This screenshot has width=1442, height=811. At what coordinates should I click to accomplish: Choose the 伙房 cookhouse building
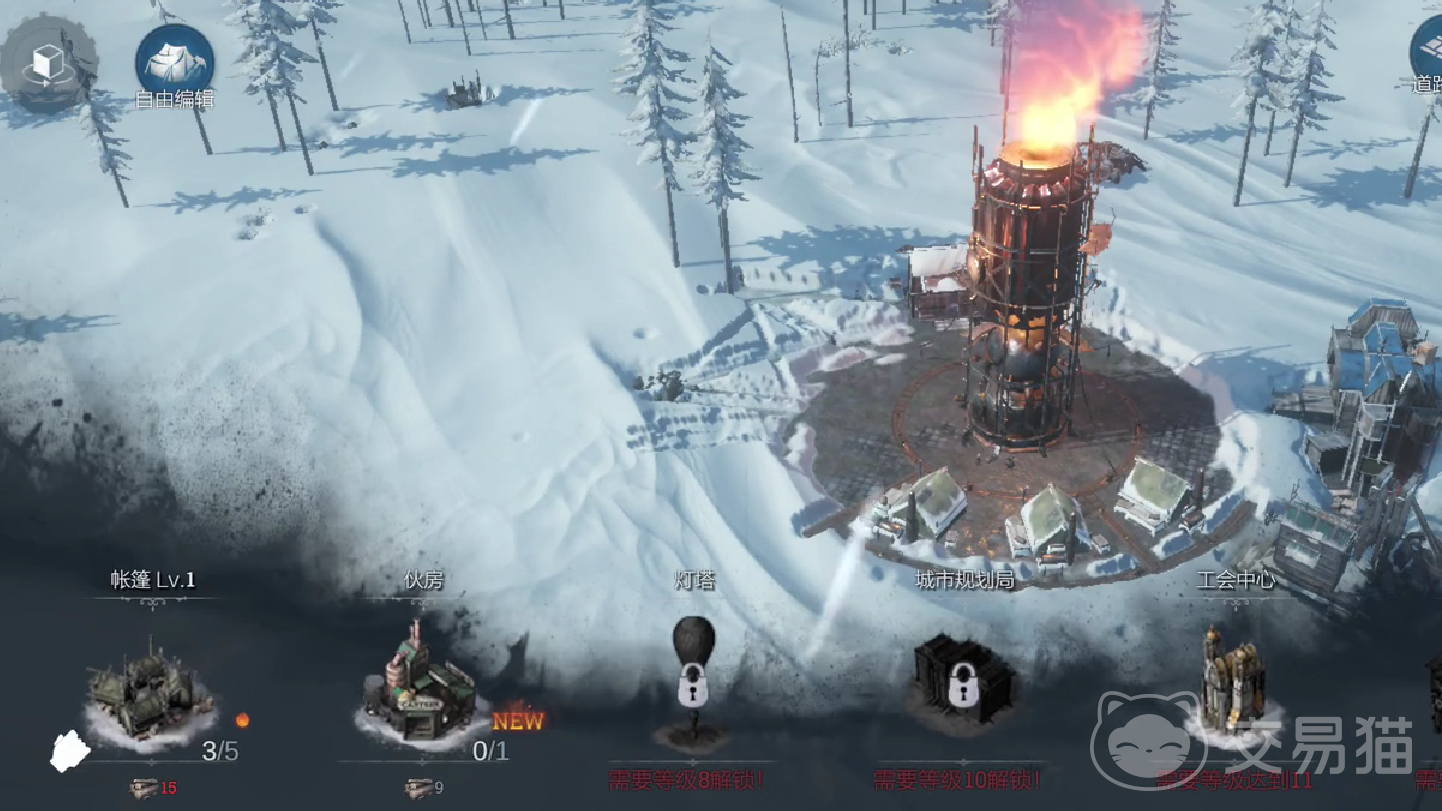422,685
